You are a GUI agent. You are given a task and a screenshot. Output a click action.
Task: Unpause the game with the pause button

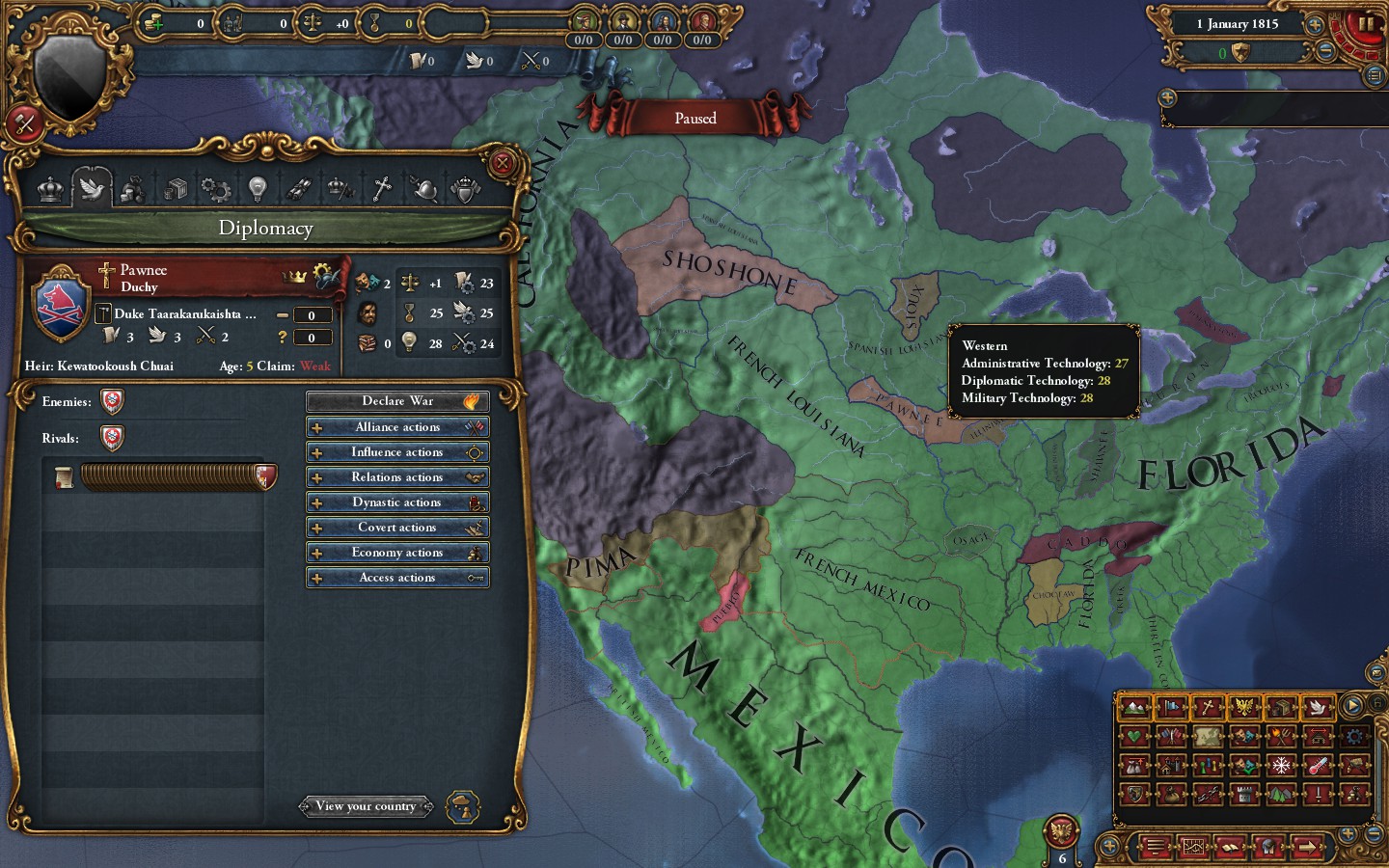click(1365, 24)
